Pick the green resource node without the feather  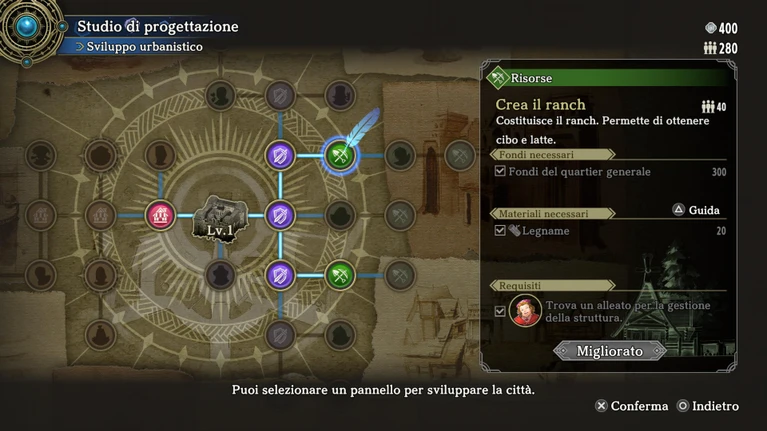[x=340, y=274]
